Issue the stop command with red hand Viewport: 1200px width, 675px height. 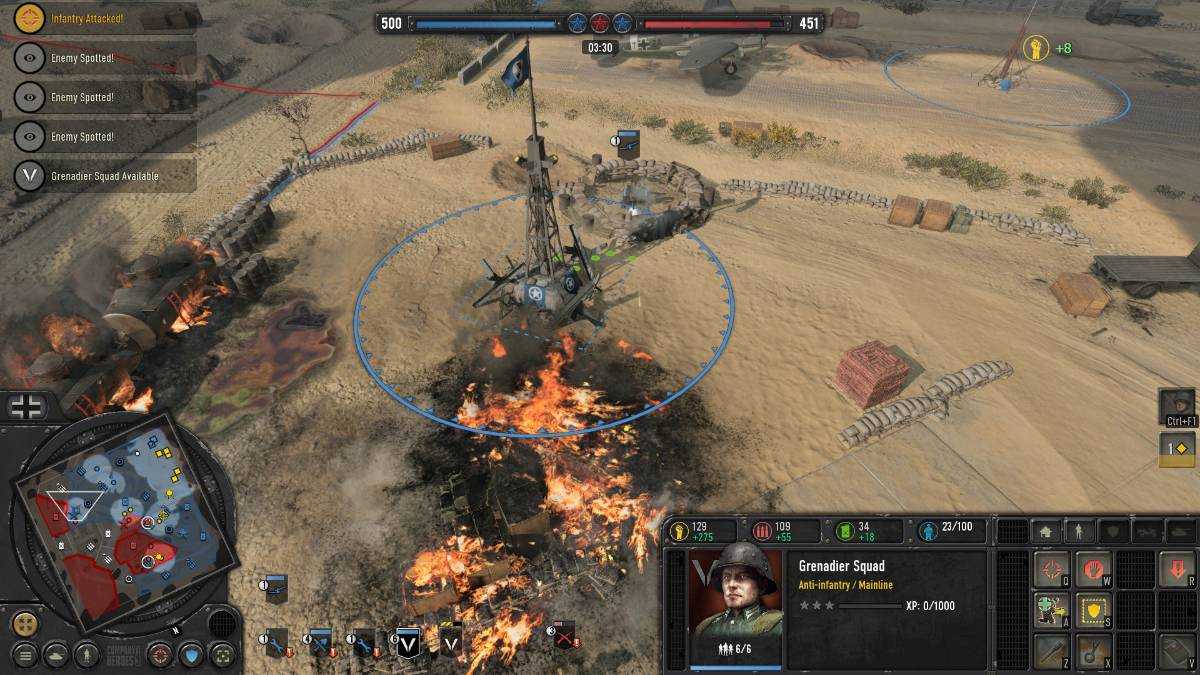[1093, 570]
